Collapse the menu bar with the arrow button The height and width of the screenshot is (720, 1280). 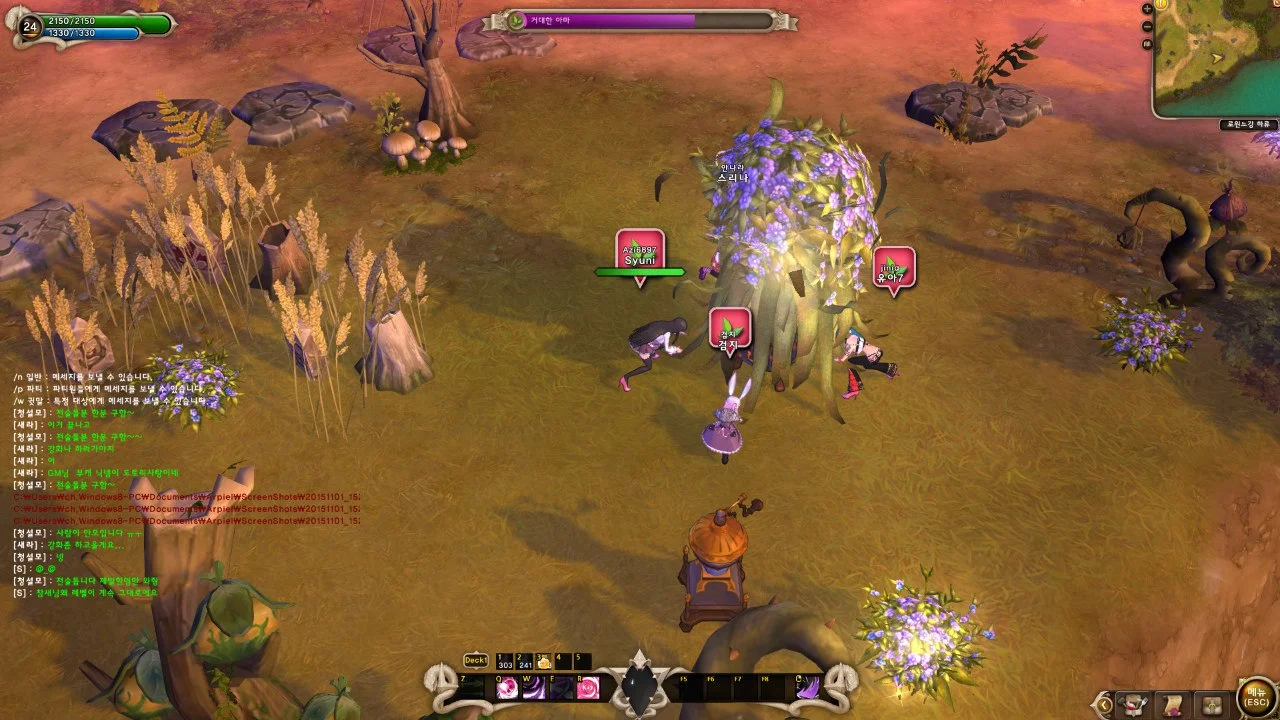click(1103, 704)
